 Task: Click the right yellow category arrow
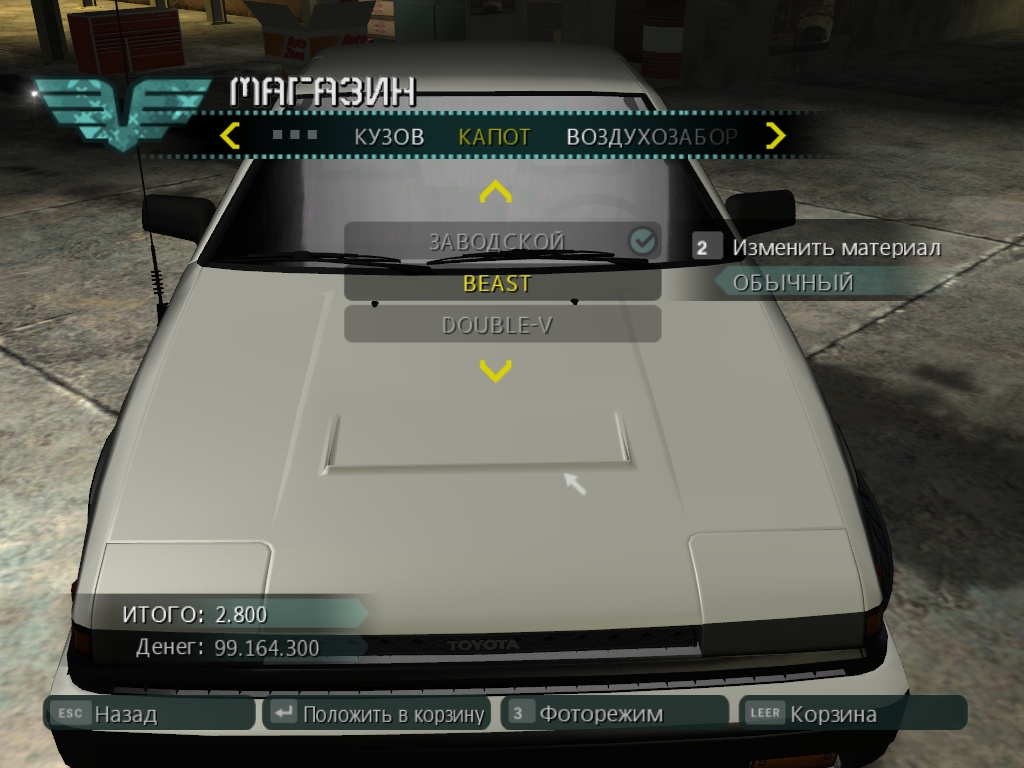(775, 135)
